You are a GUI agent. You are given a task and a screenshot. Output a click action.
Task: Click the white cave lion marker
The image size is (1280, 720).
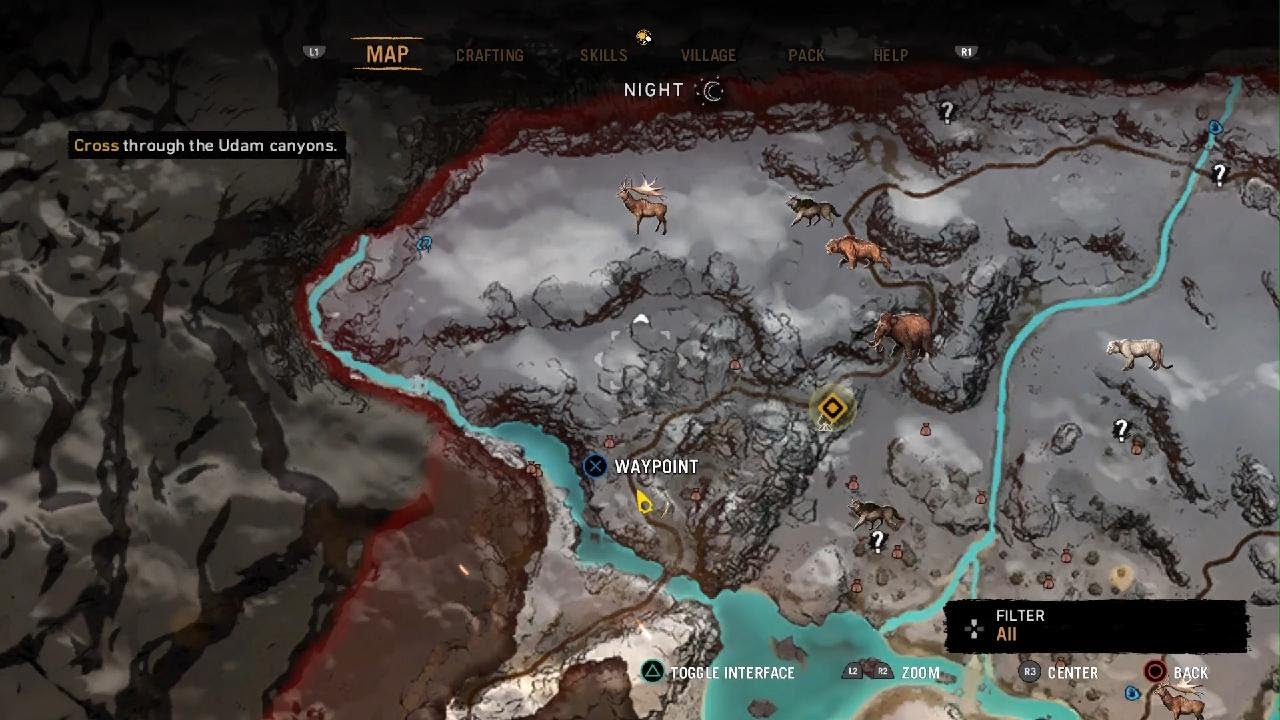pyautogui.click(x=1139, y=353)
